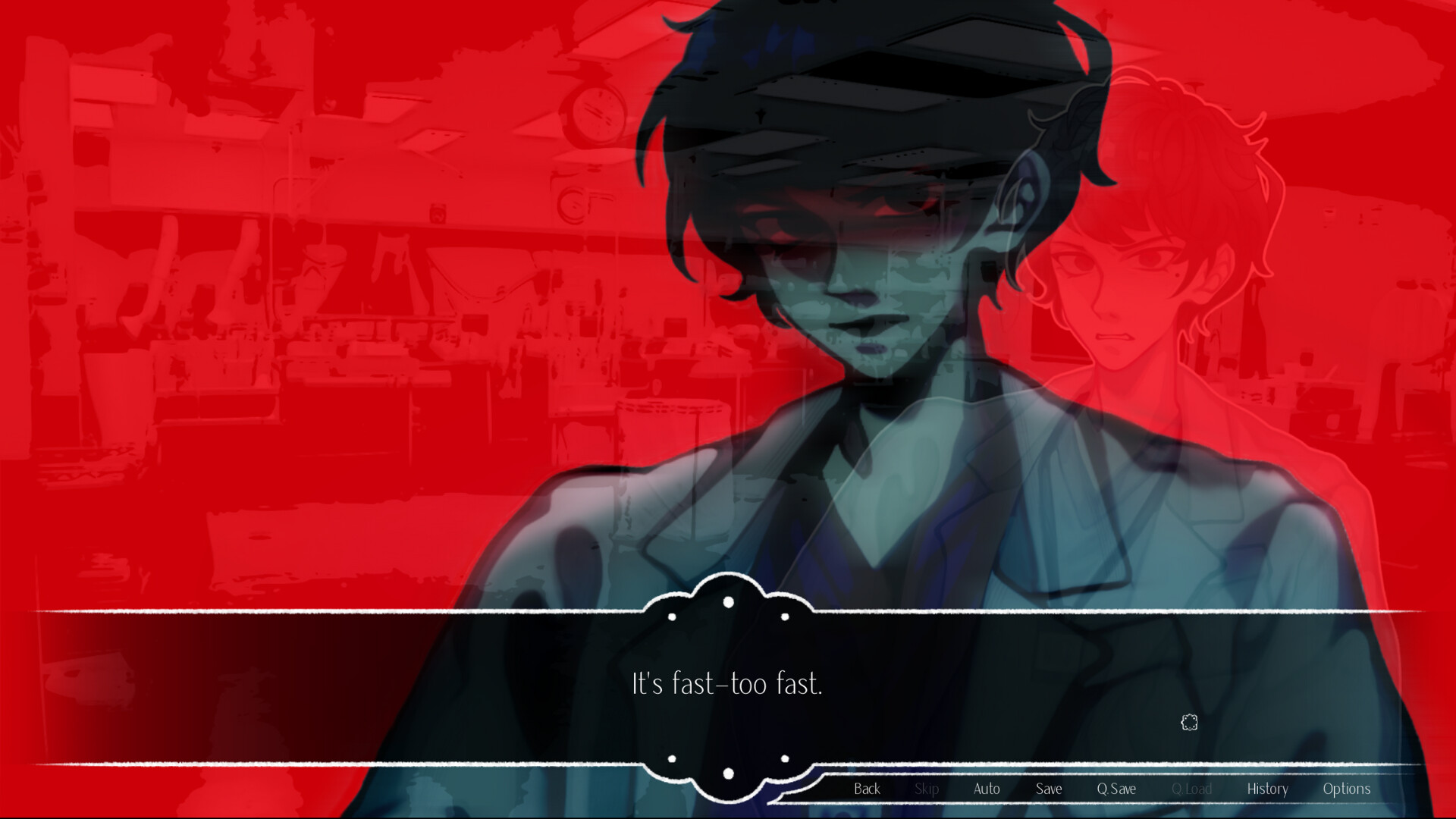The image size is (1456, 819).
Task: Toggle Skip mode on
Action: pyautogui.click(x=927, y=789)
